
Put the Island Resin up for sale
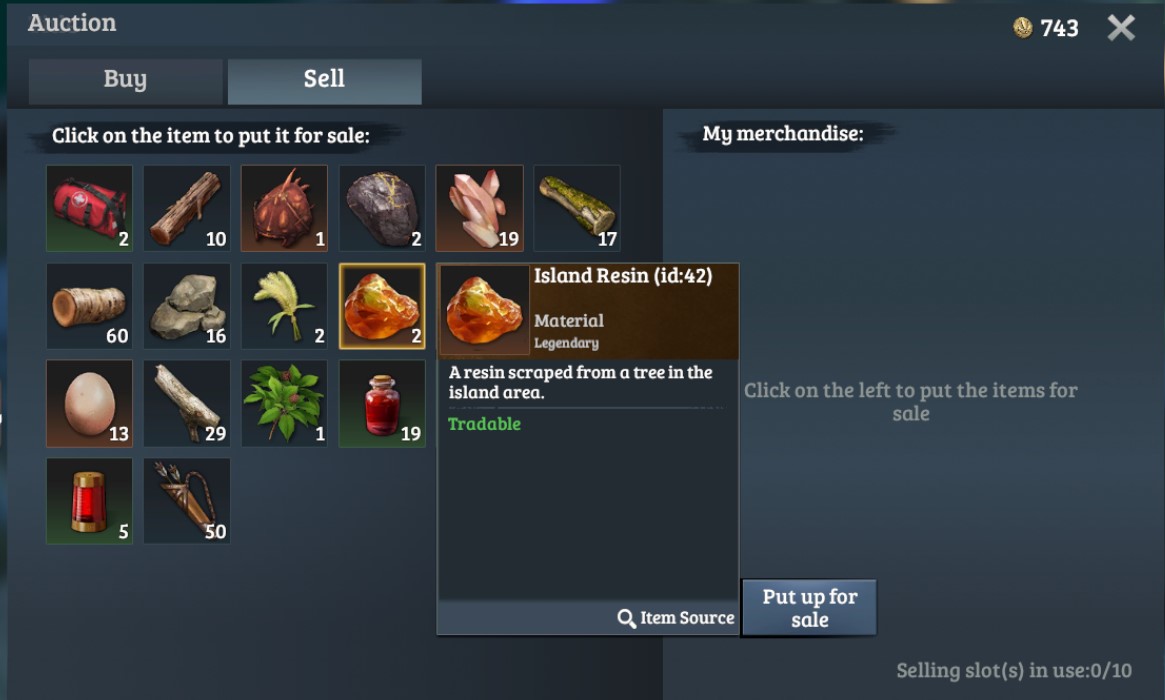pyautogui.click(x=809, y=607)
